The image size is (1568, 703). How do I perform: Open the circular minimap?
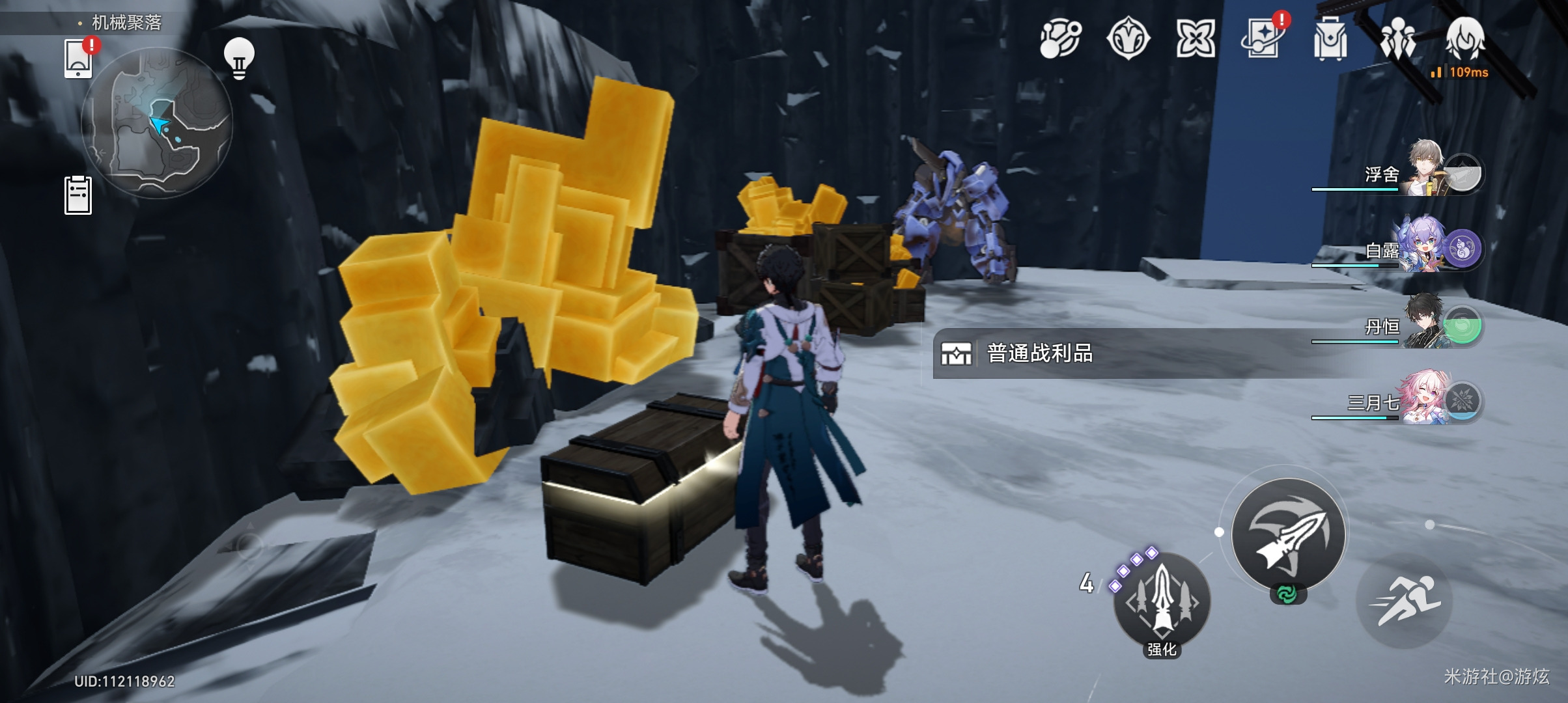156,124
